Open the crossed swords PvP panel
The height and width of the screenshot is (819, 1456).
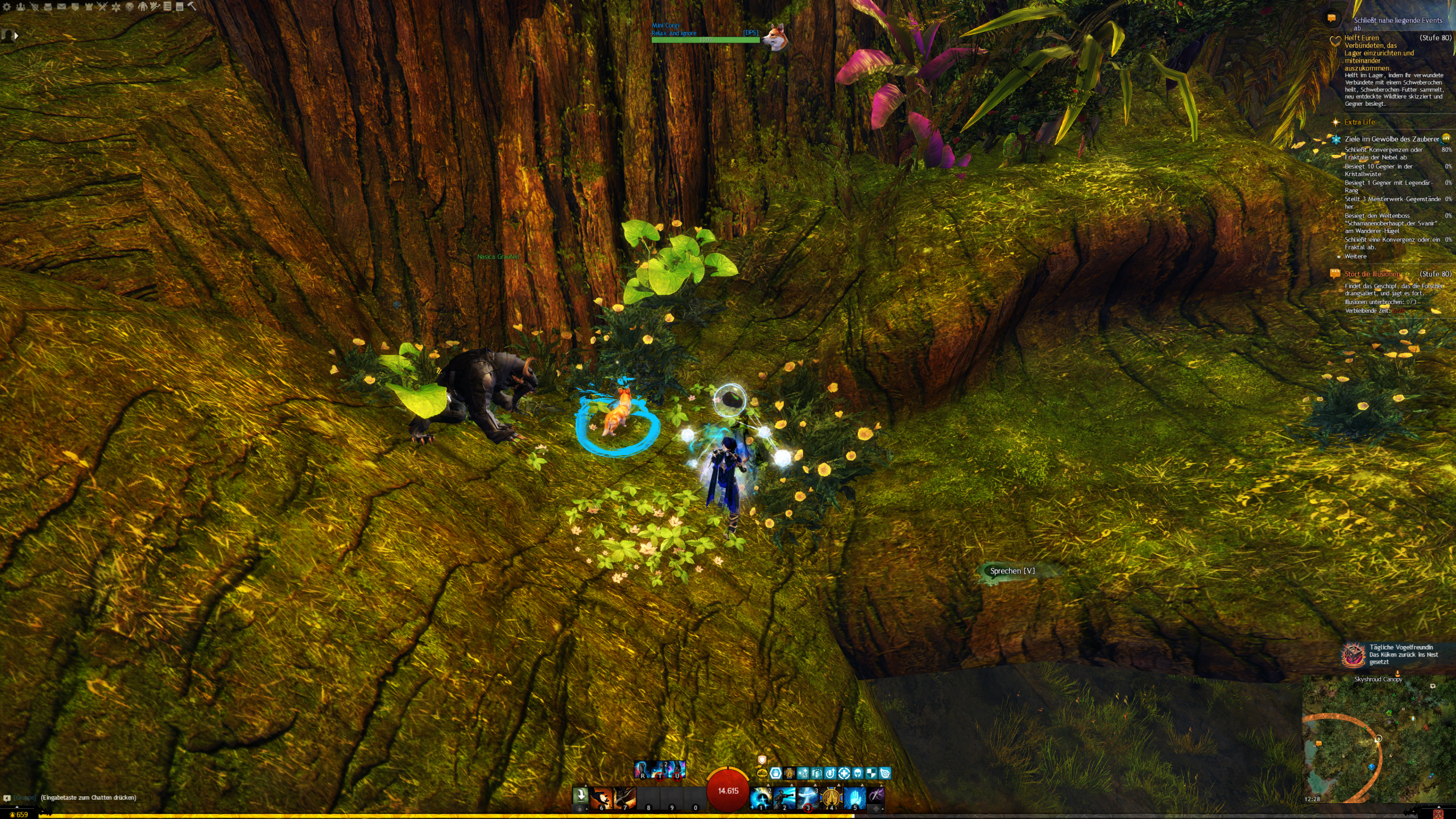pyautogui.click(x=102, y=7)
